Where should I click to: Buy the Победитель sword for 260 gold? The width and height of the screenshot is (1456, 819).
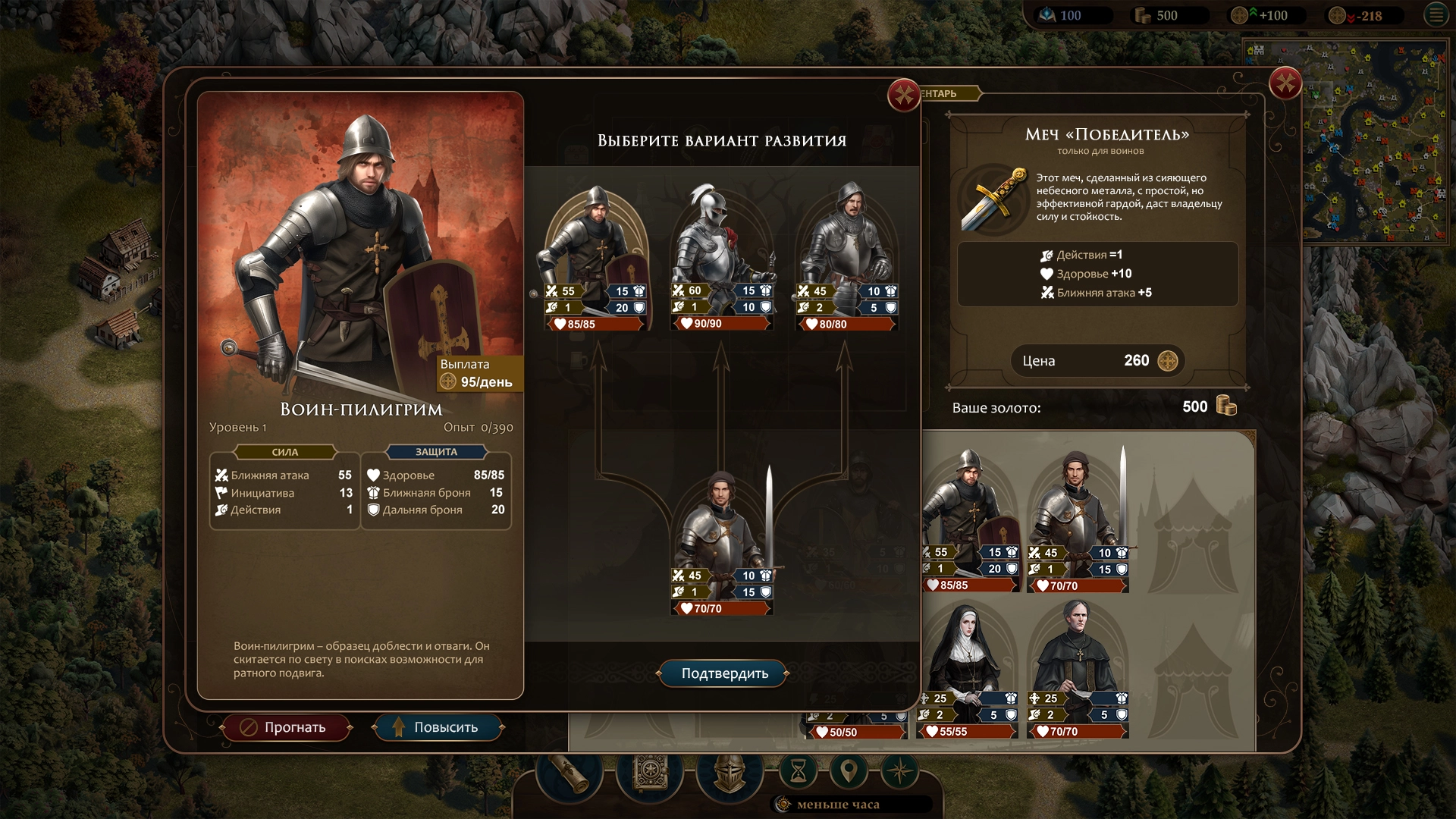coord(1097,361)
